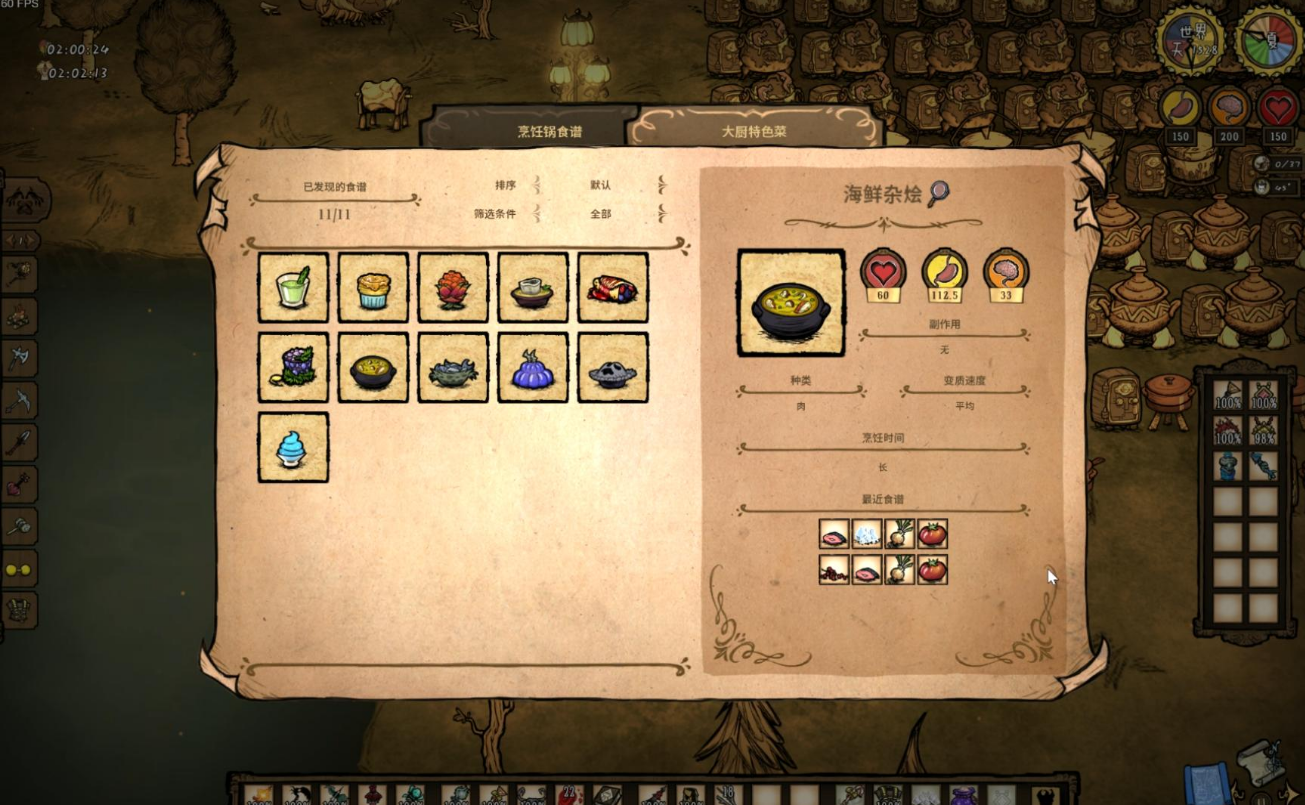Open the campfire crafting tab
Viewport: 1305px width, 805px height.
(x=19, y=316)
